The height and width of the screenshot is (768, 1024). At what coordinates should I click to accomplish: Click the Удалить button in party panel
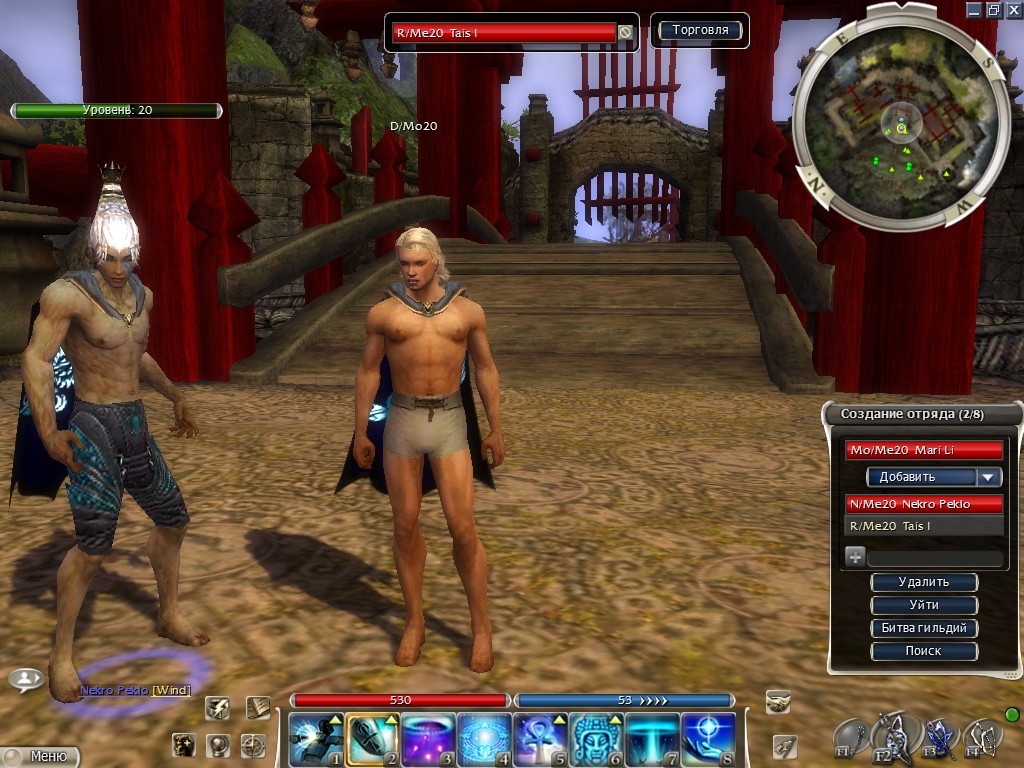[x=923, y=582]
